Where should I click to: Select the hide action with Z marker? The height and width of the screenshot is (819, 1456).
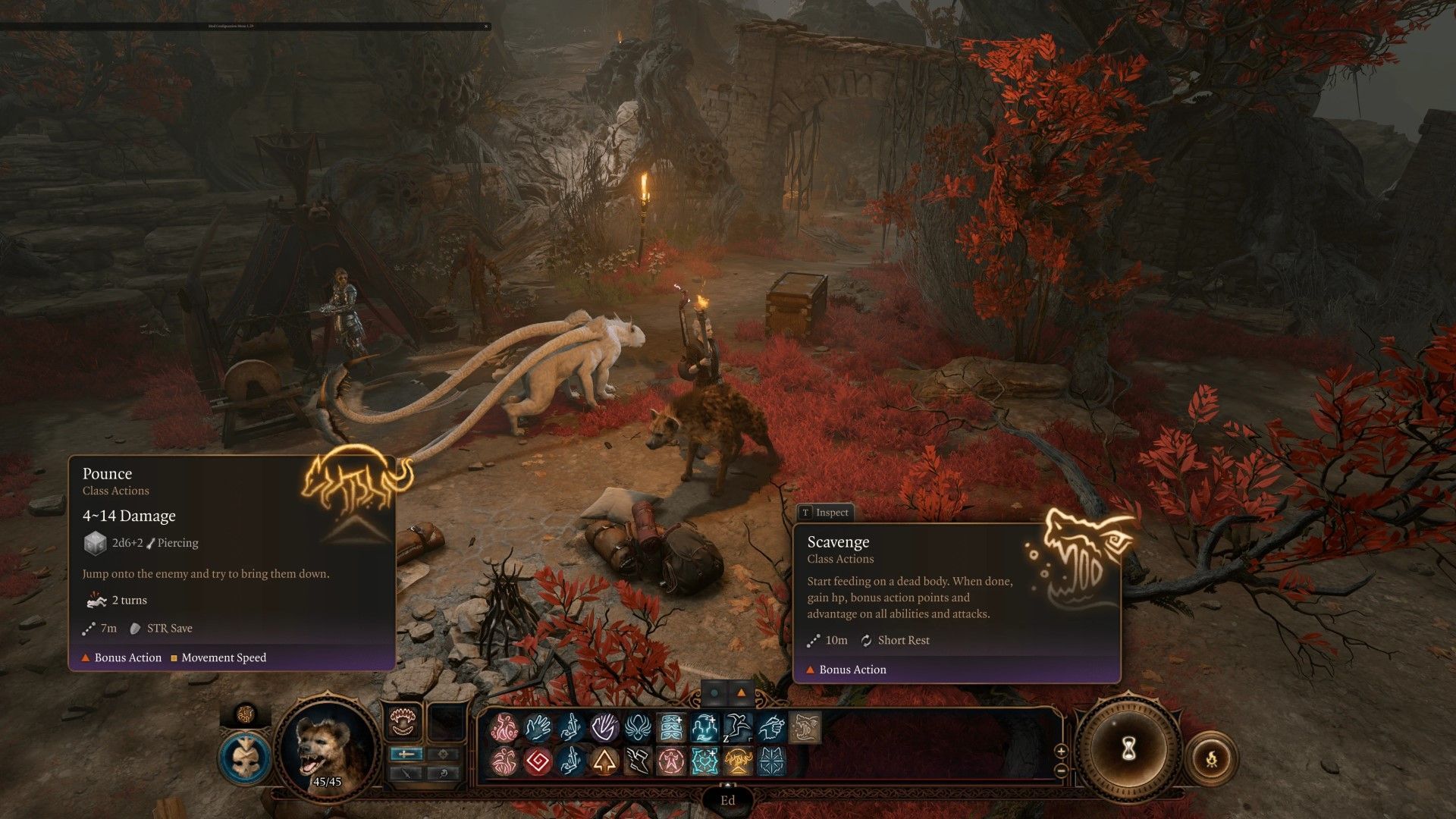pyautogui.click(x=738, y=728)
